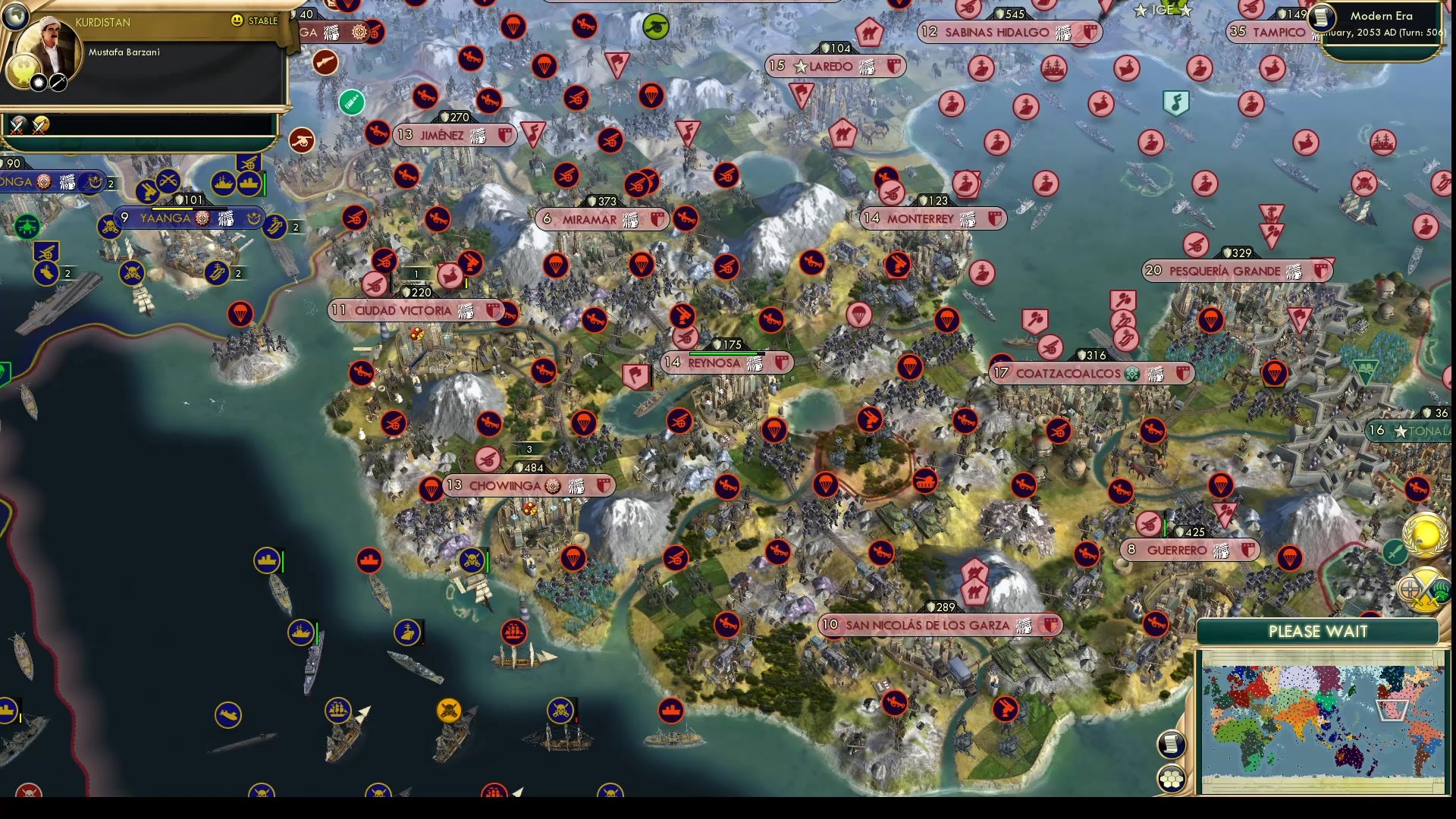The image size is (1456, 819).
Task: Click the green sword war status icon
Action: coord(1395,551)
